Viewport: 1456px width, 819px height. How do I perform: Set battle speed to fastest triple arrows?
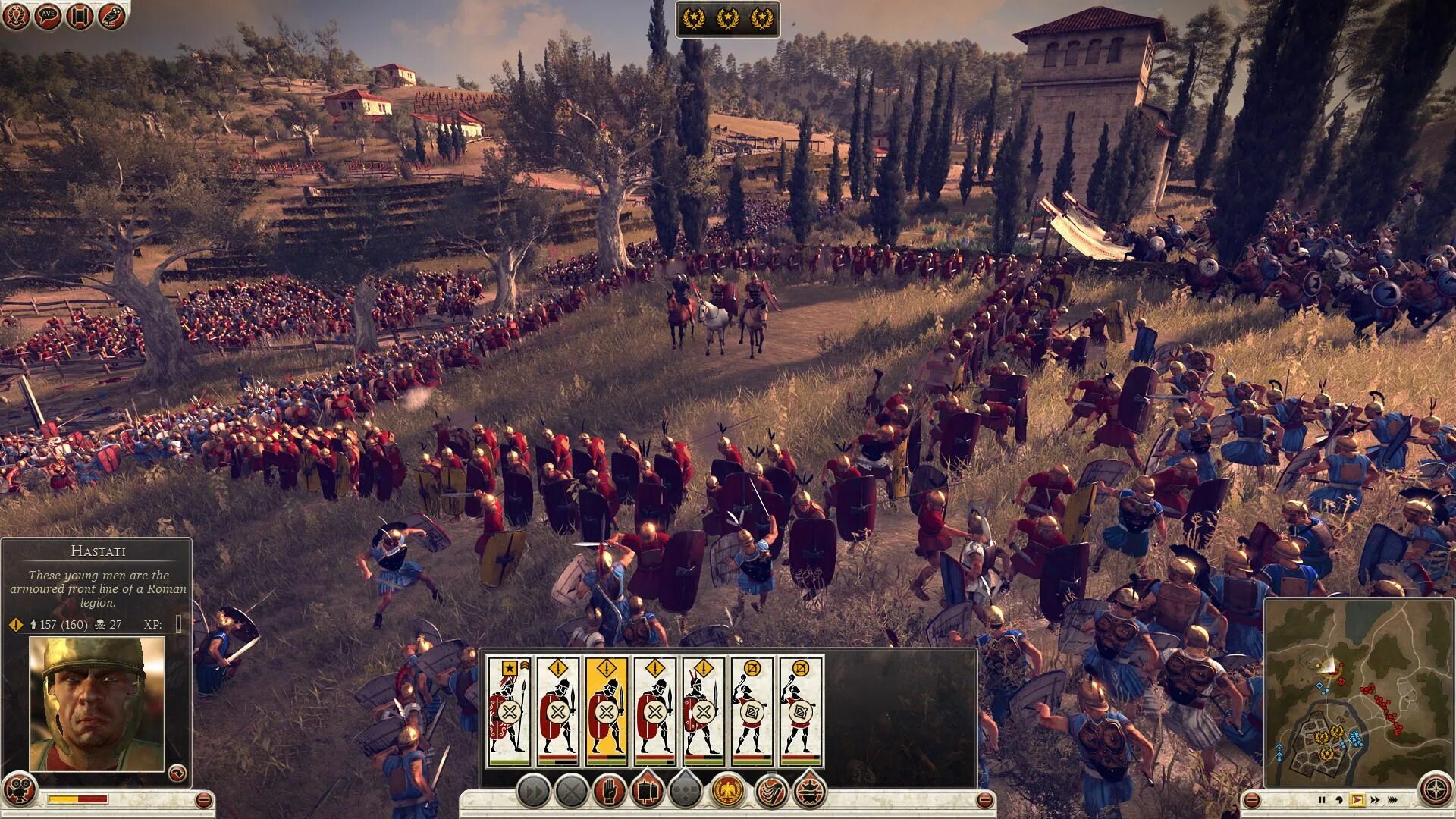(x=1393, y=800)
